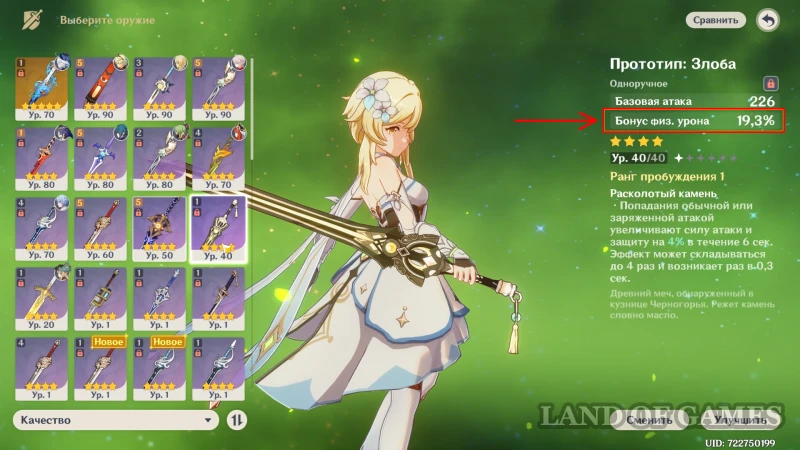The height and width of the screenshot is (450, 800).
Task: Choose the sword marked Ур. 60
Action: click(x=101, y=227)
